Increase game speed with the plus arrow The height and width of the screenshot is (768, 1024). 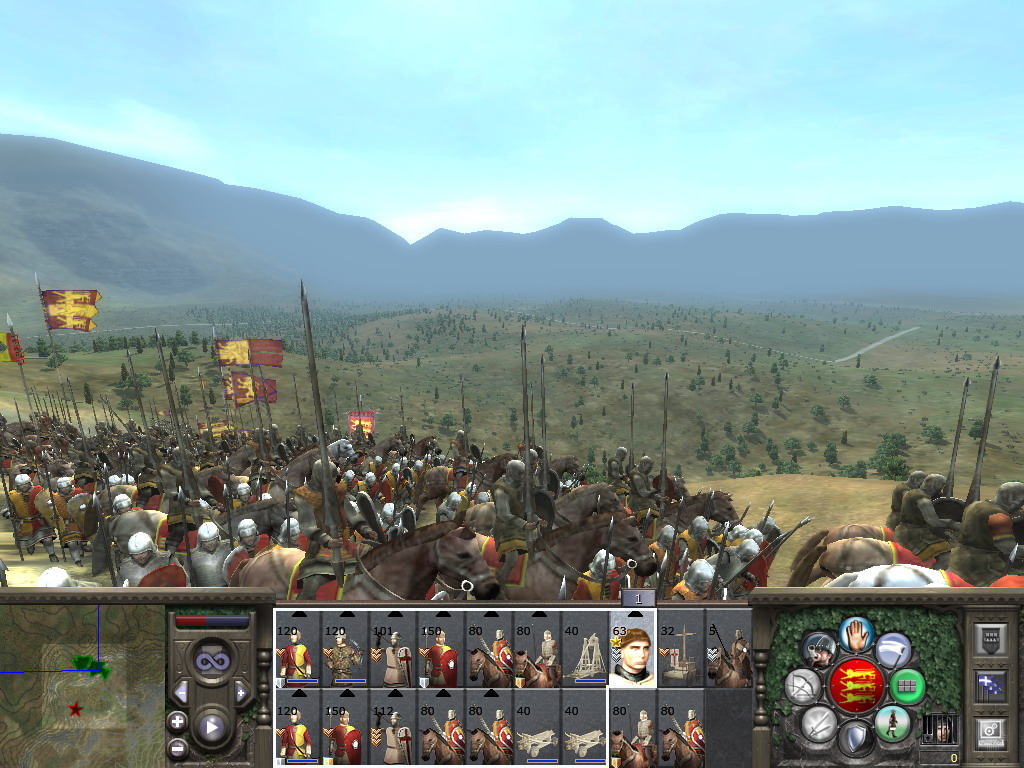tap(241, 692)
